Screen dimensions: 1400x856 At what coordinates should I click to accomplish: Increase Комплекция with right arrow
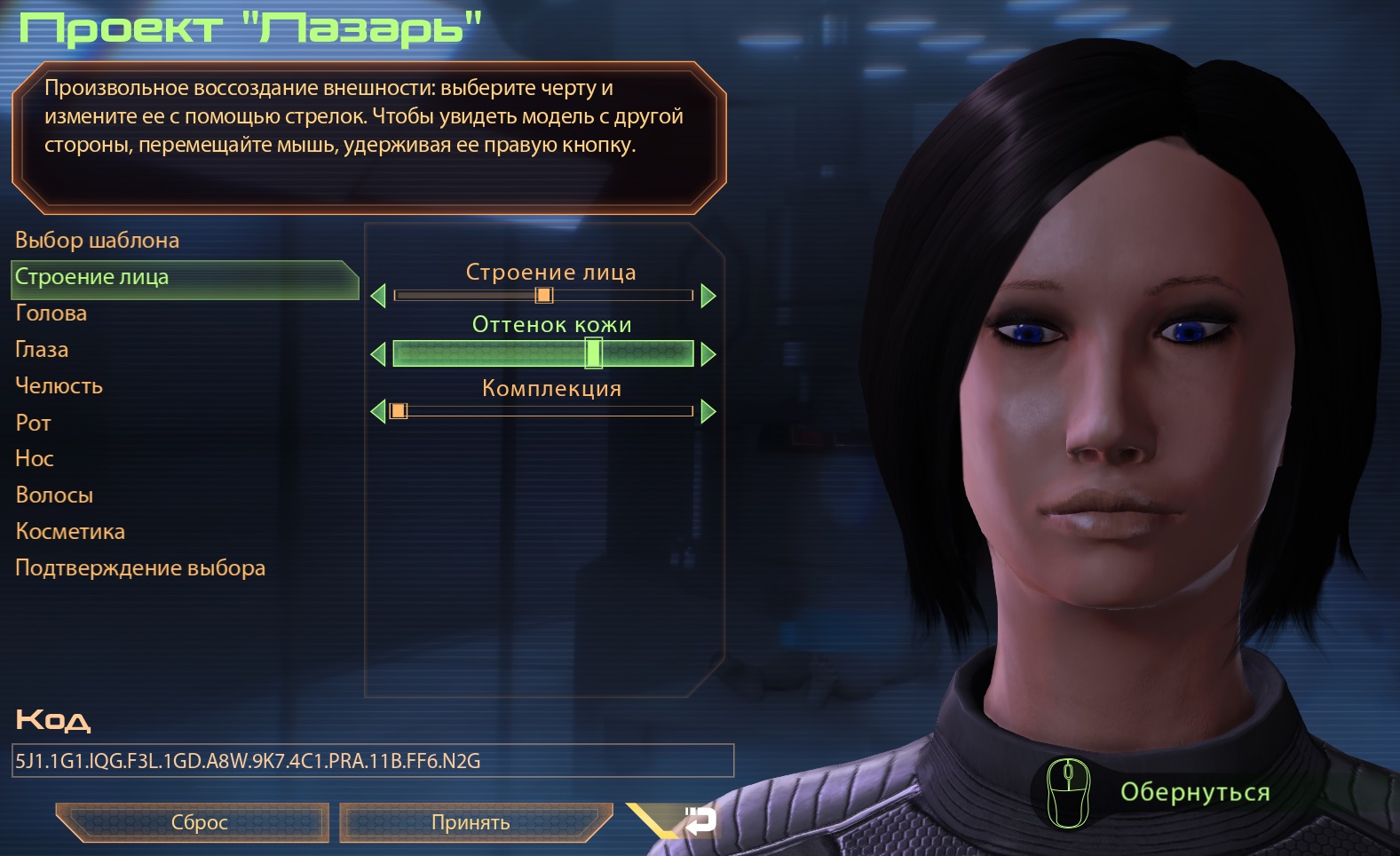[x=708, y=411]
